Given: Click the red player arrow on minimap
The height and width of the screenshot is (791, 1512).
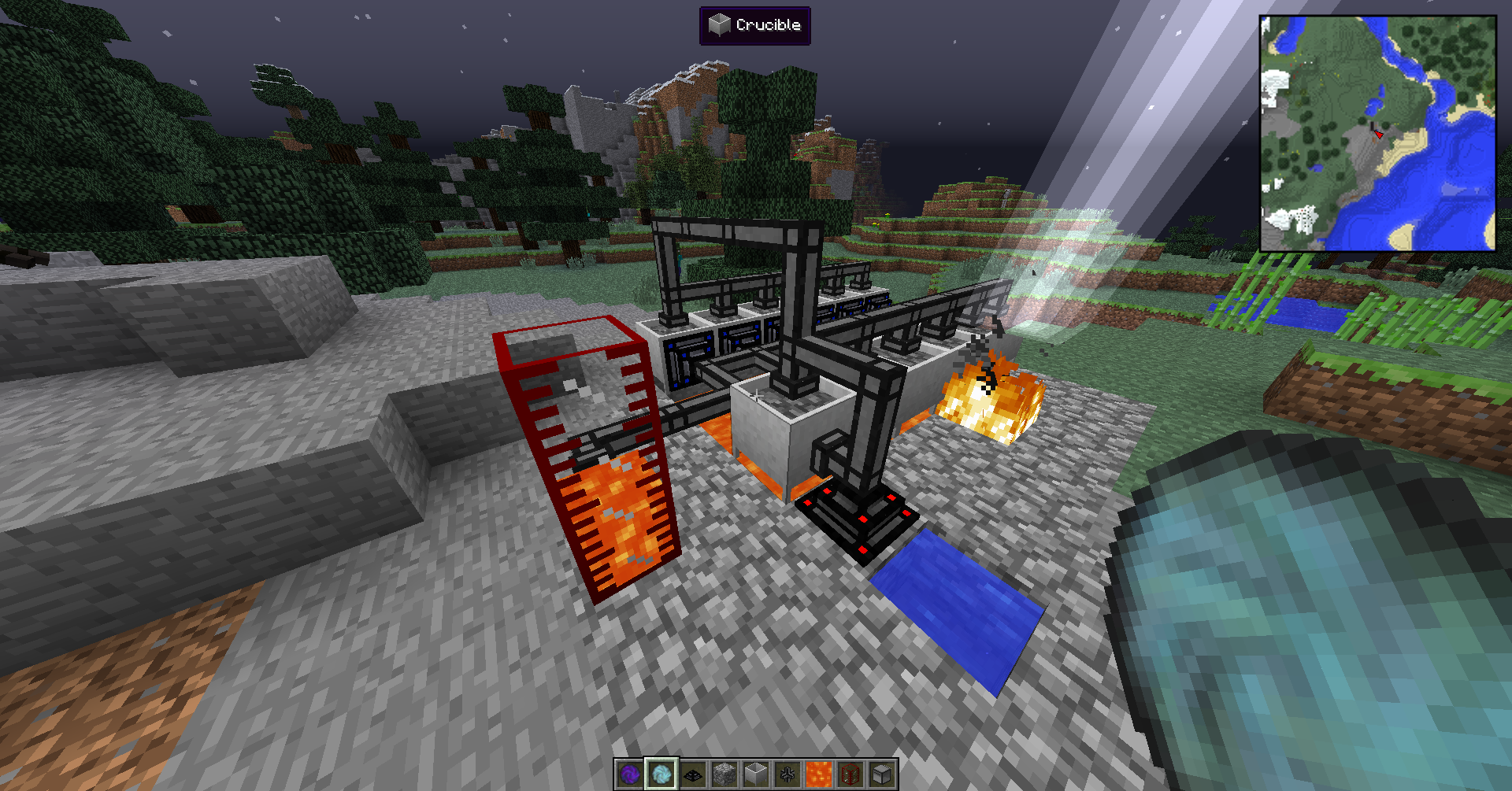Looking at the screenshot, I should coord(1378,134).
